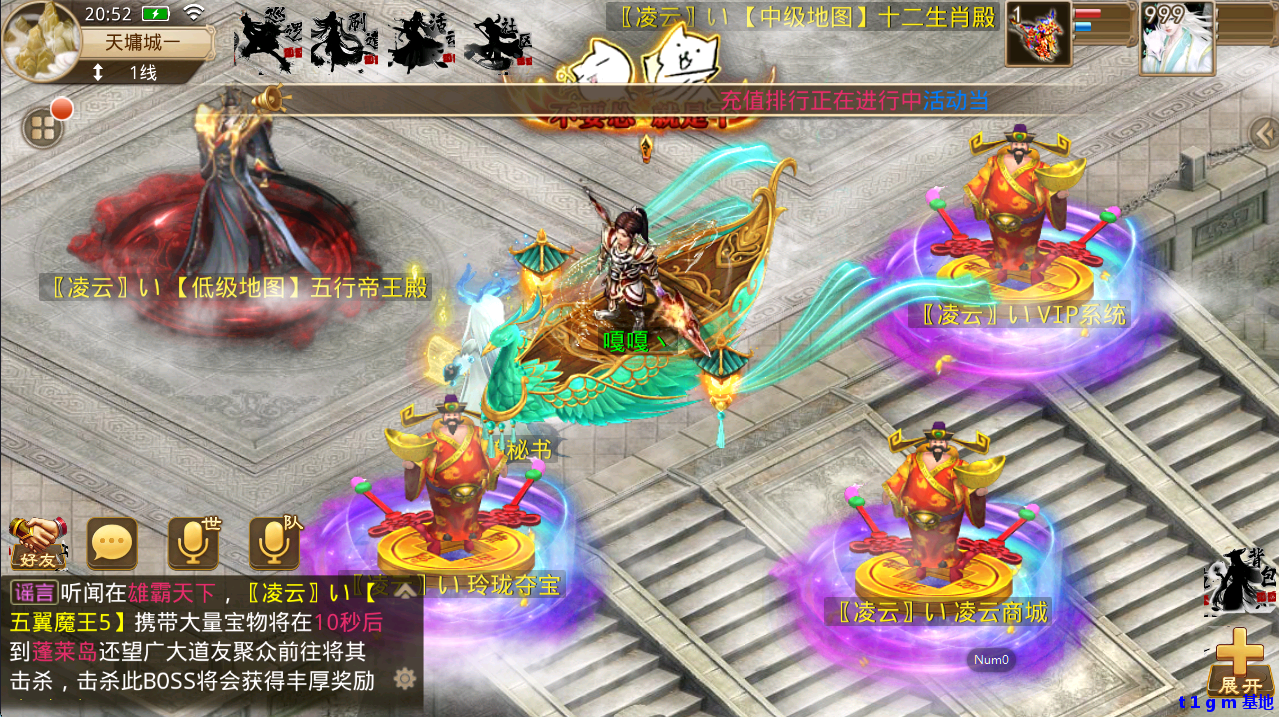
Task: Click the golden megaphone announcement icon
Action: point(270,99)
